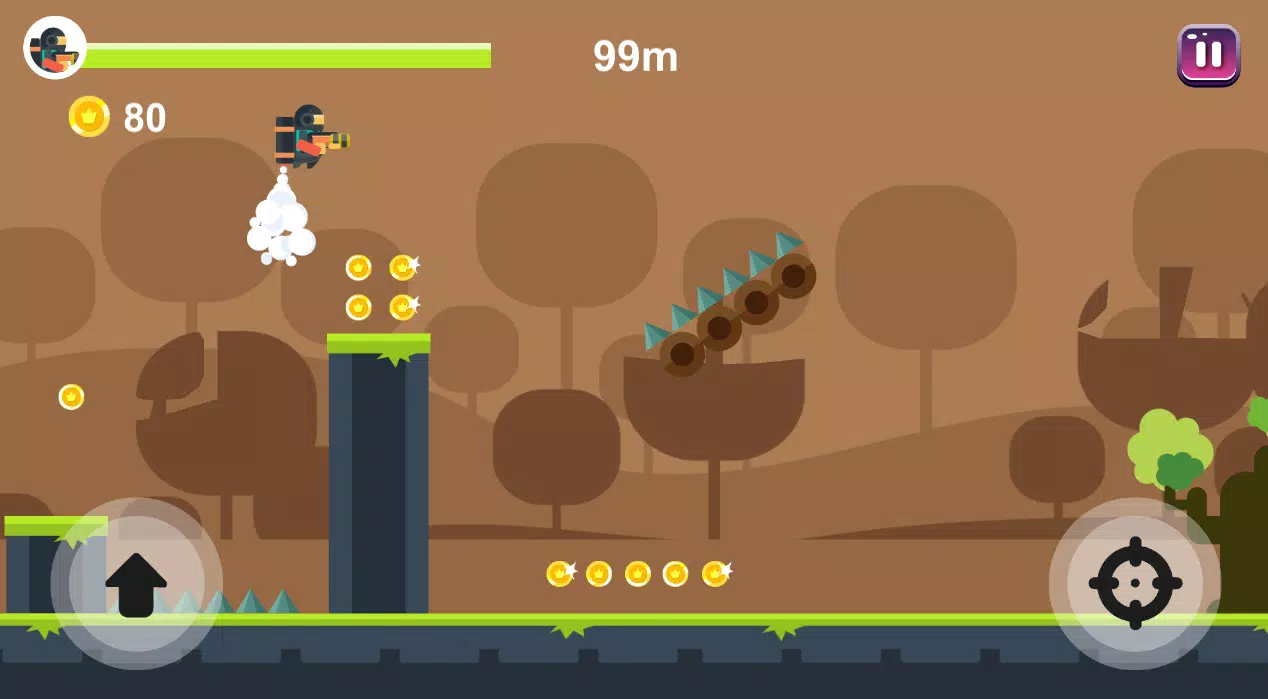The image size is (1268, 699).
Task: Fire using the crosshair button
Action: [1134, 583]
